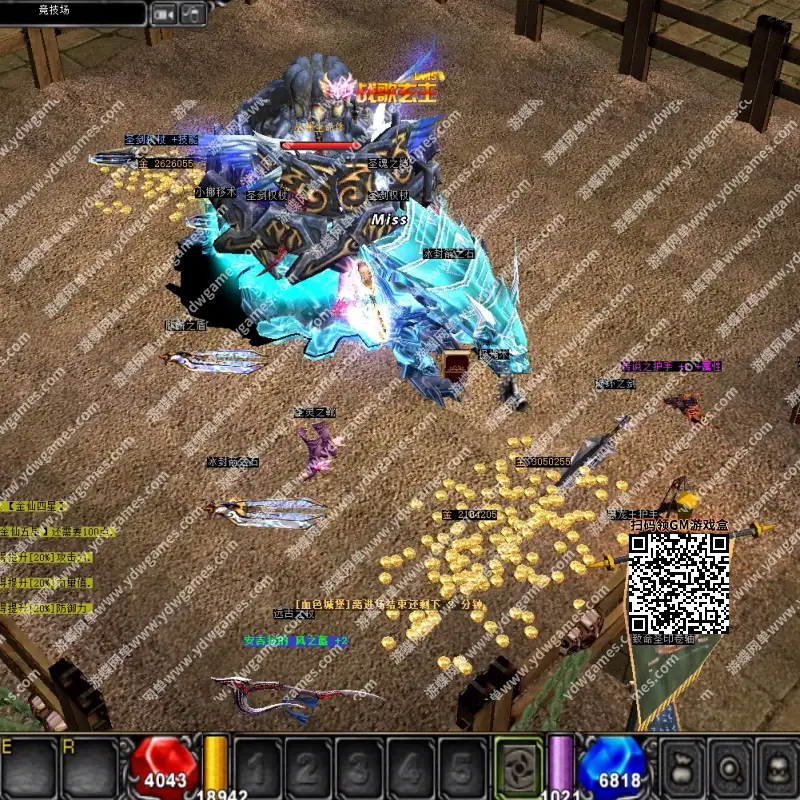
Task: Select hotbar slot number 2
Action: pos(309,768)
